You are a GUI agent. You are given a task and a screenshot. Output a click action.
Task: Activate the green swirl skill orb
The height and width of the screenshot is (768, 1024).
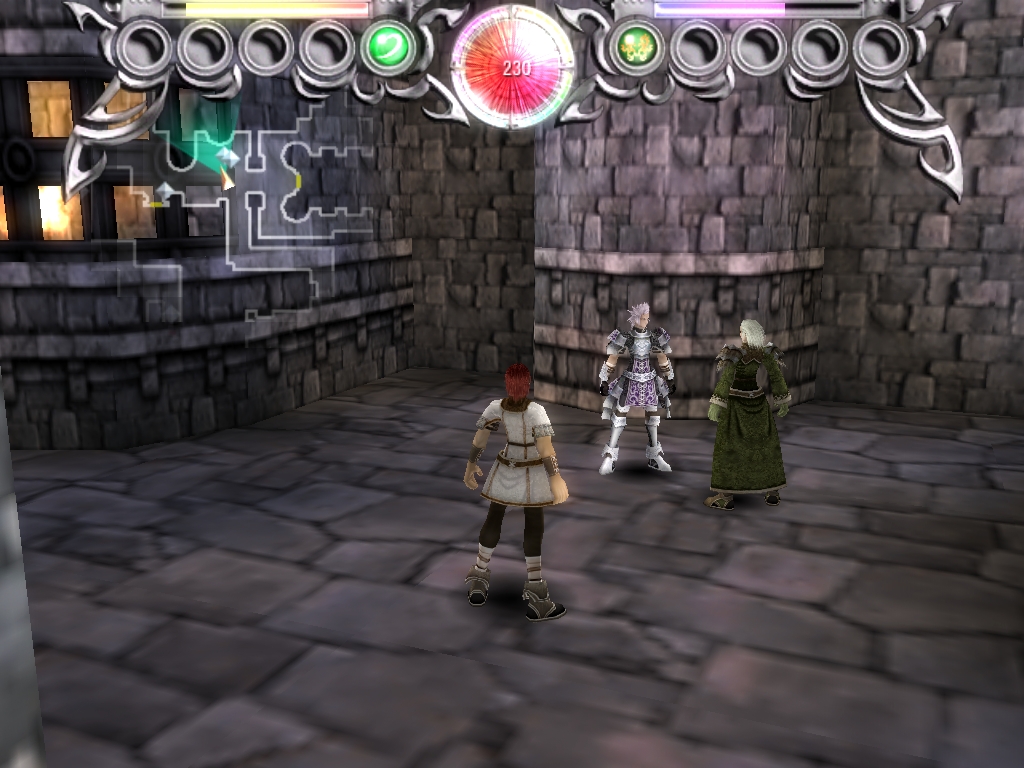pos(388,47)
